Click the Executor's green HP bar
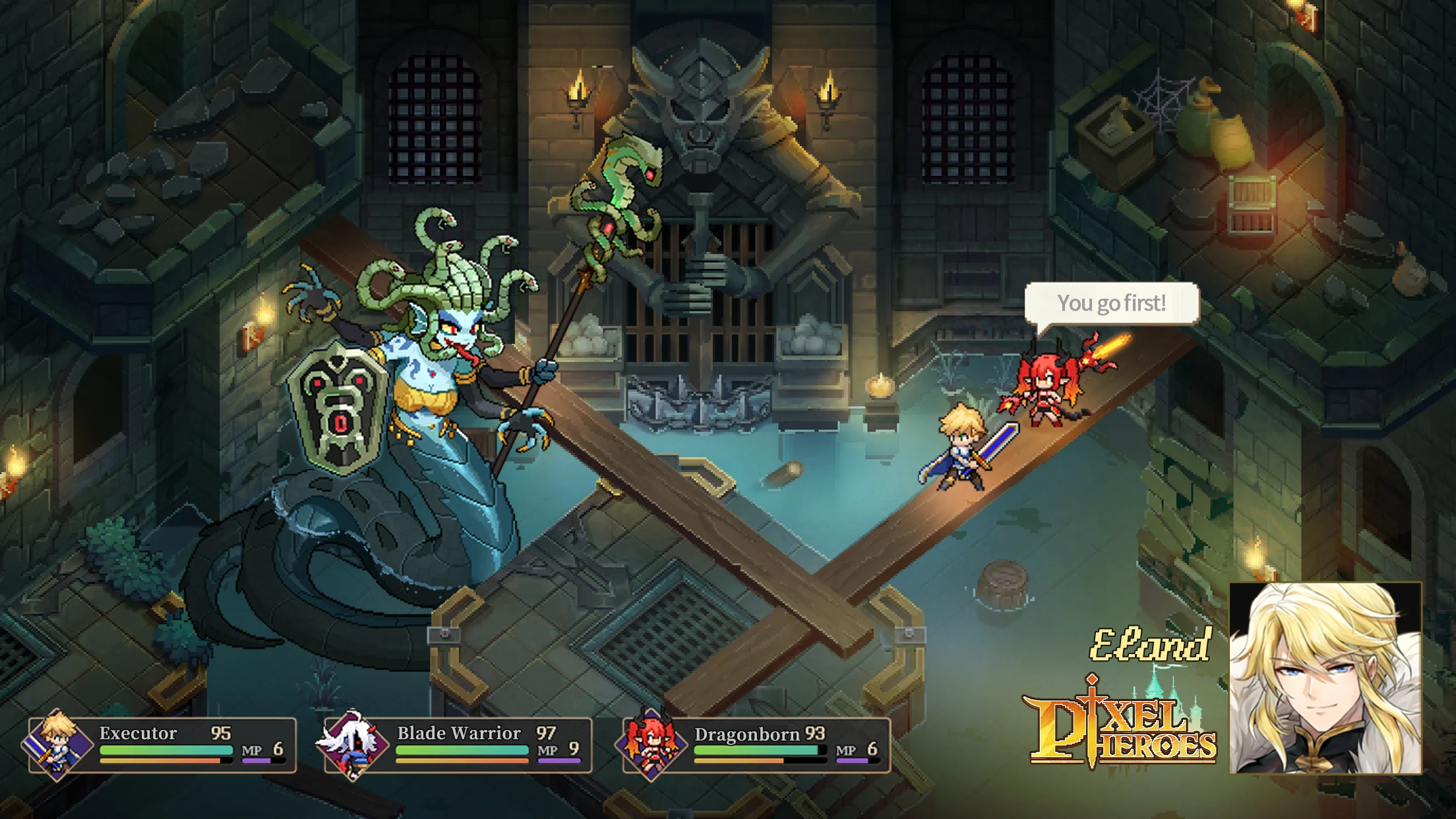1456x819 pixels. point(165,748)
